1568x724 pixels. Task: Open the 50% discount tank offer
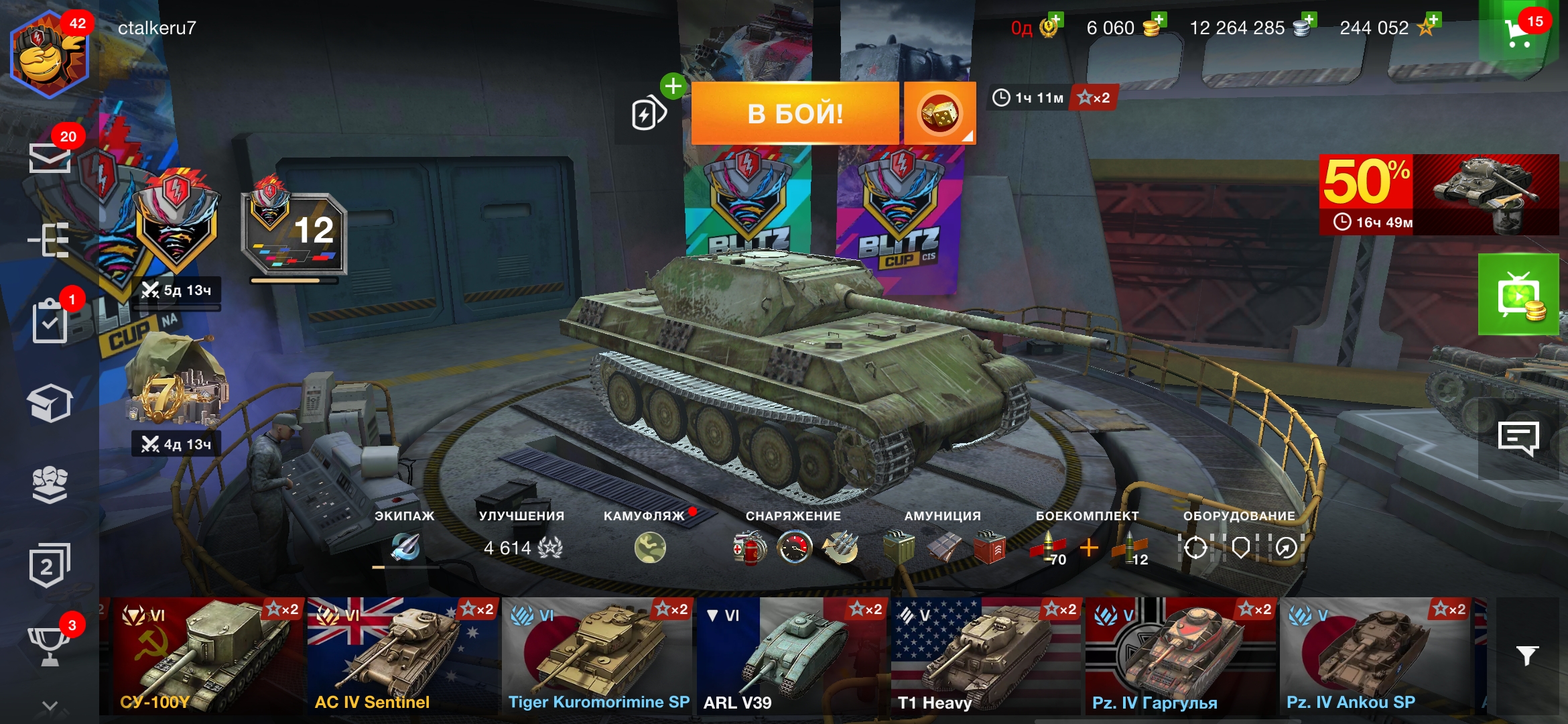tap(1439, 194)
